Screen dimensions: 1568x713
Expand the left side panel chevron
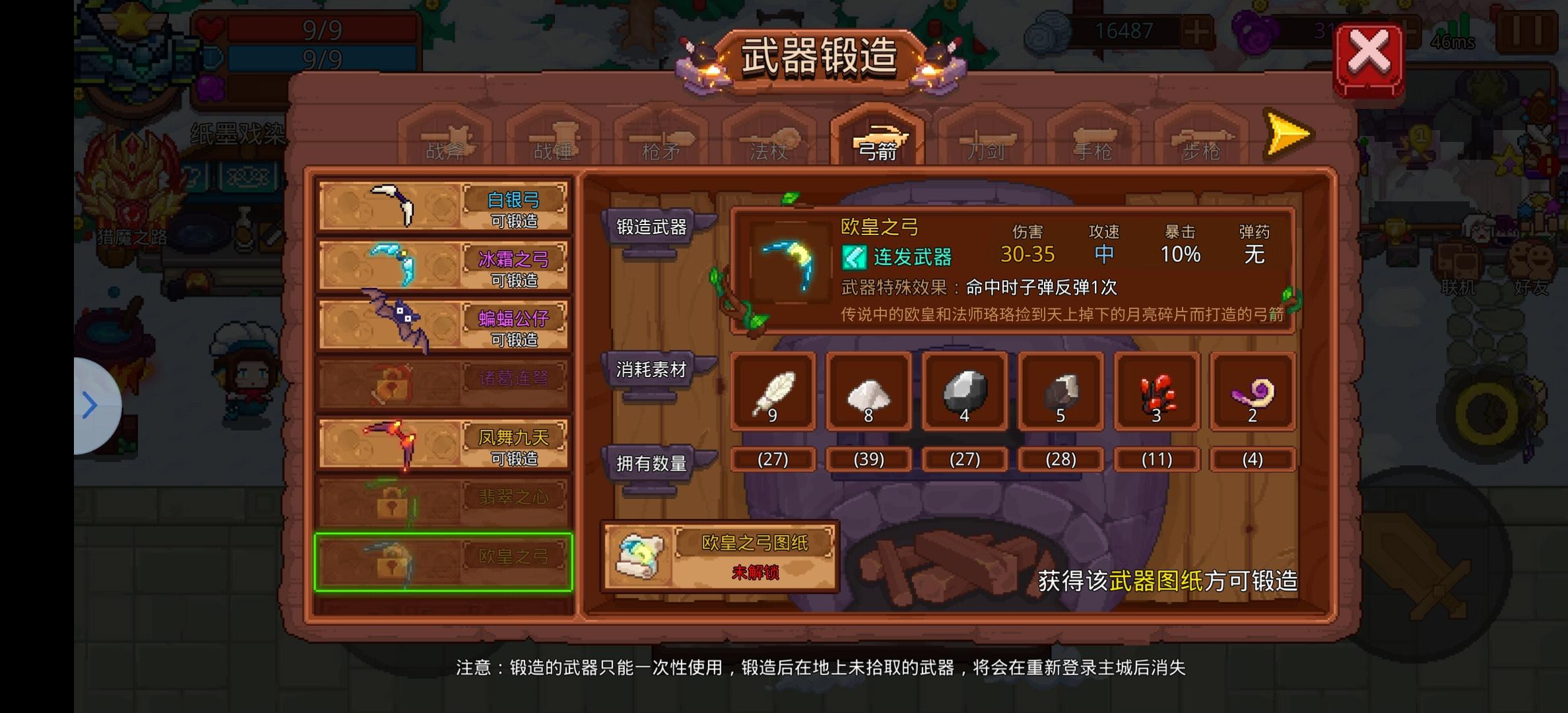point(89,405)
